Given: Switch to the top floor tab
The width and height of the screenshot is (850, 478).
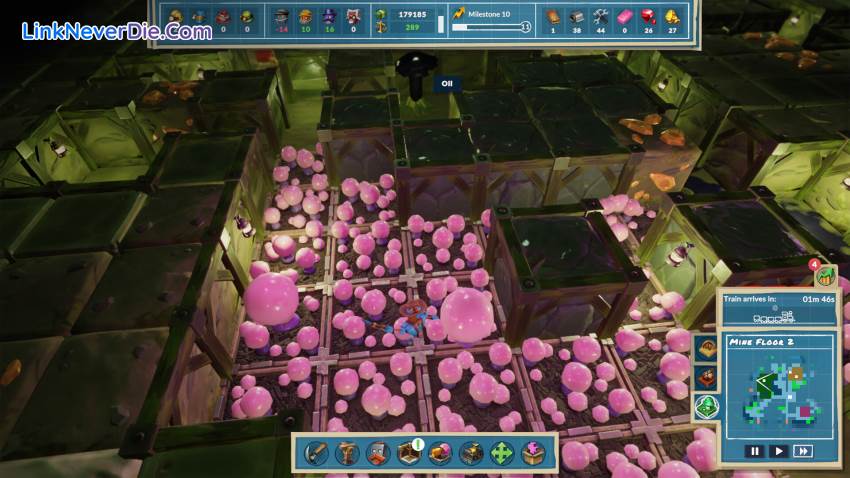Looking at the screenshot, I should 706,349.
